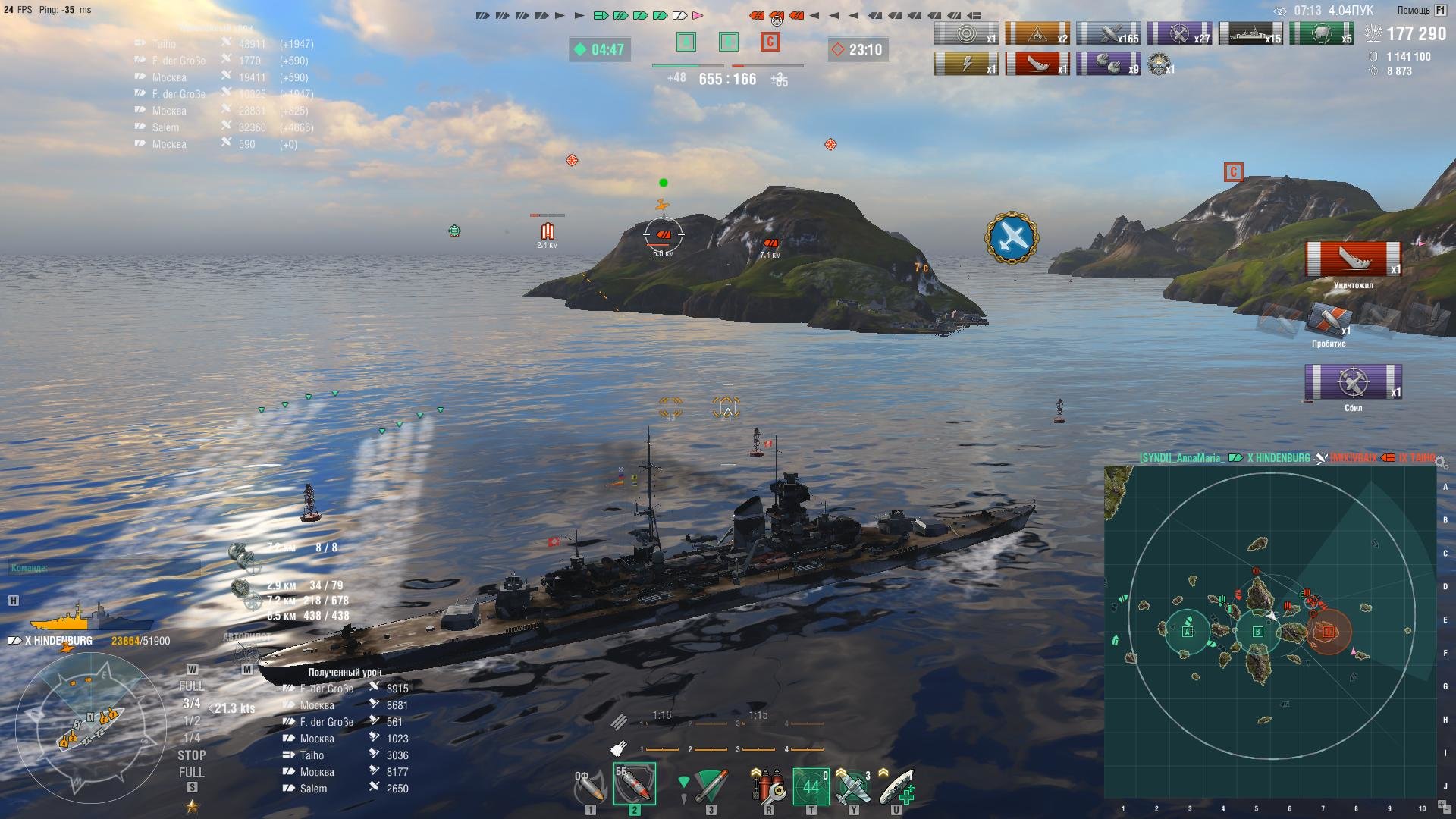Click capture point B on the minimap

tap(1258, 632)
